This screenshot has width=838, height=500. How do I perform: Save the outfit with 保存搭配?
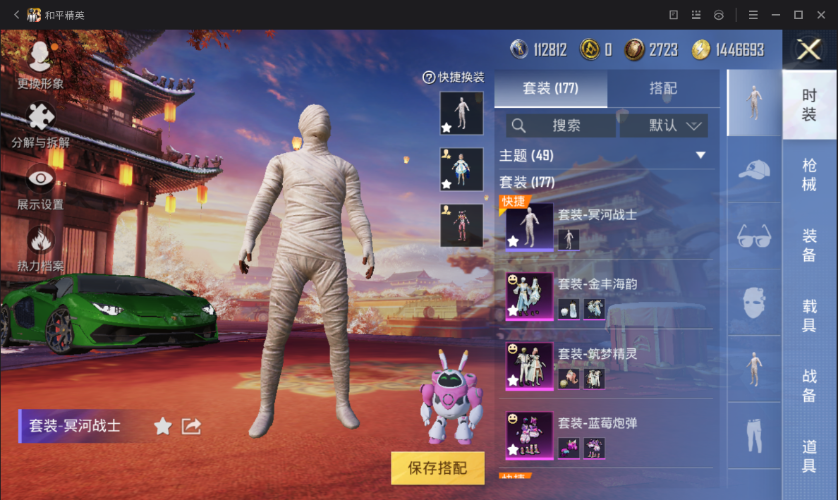coord(437,466)
